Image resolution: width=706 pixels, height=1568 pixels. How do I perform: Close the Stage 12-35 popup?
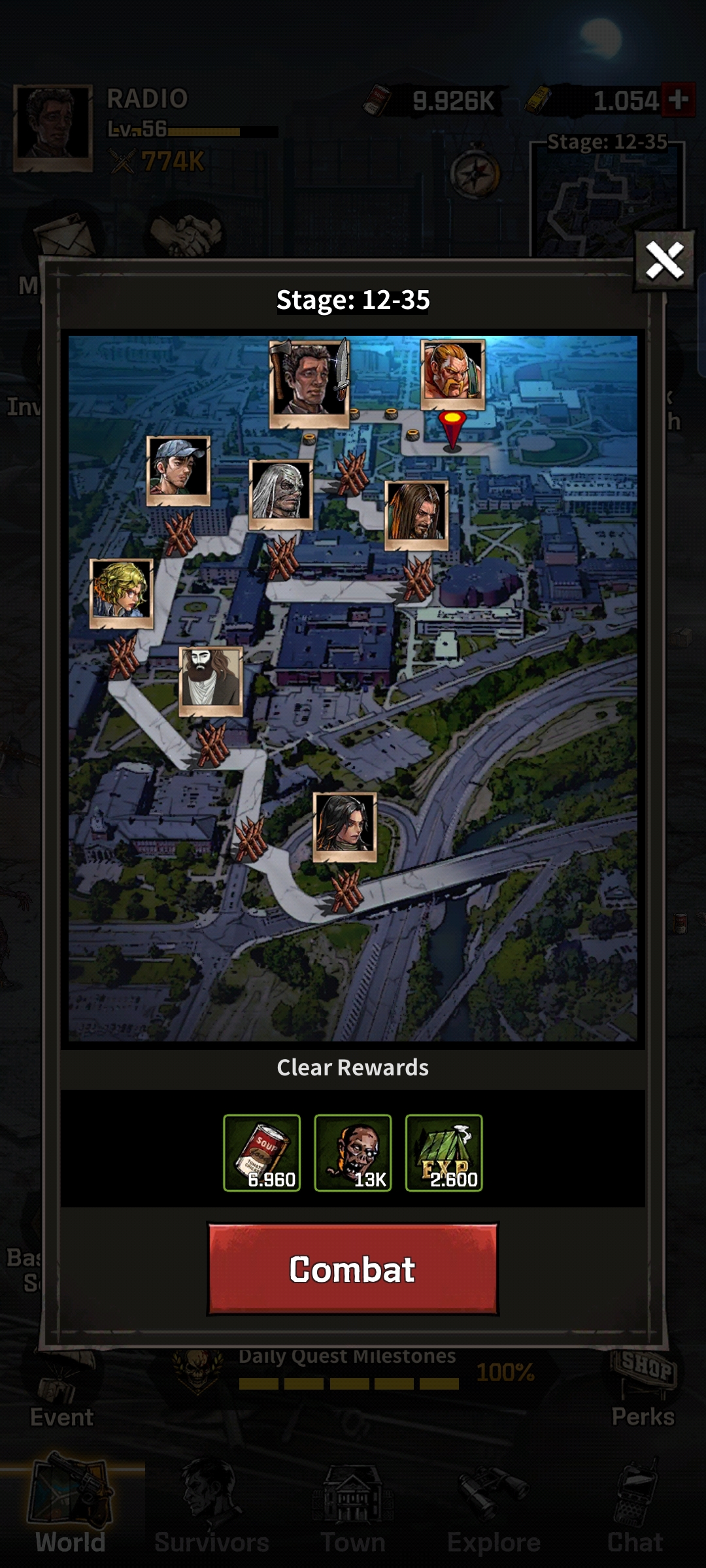pos(664,261)
